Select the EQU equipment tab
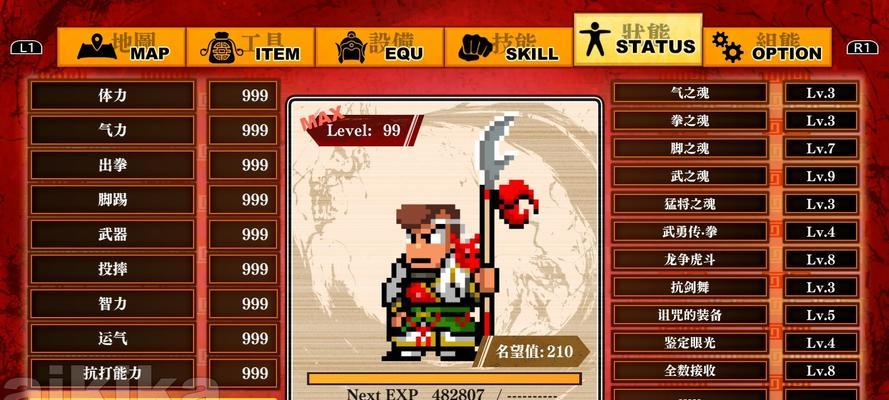The height and width of the screenshot is (400, 889). tap(380, 47)
